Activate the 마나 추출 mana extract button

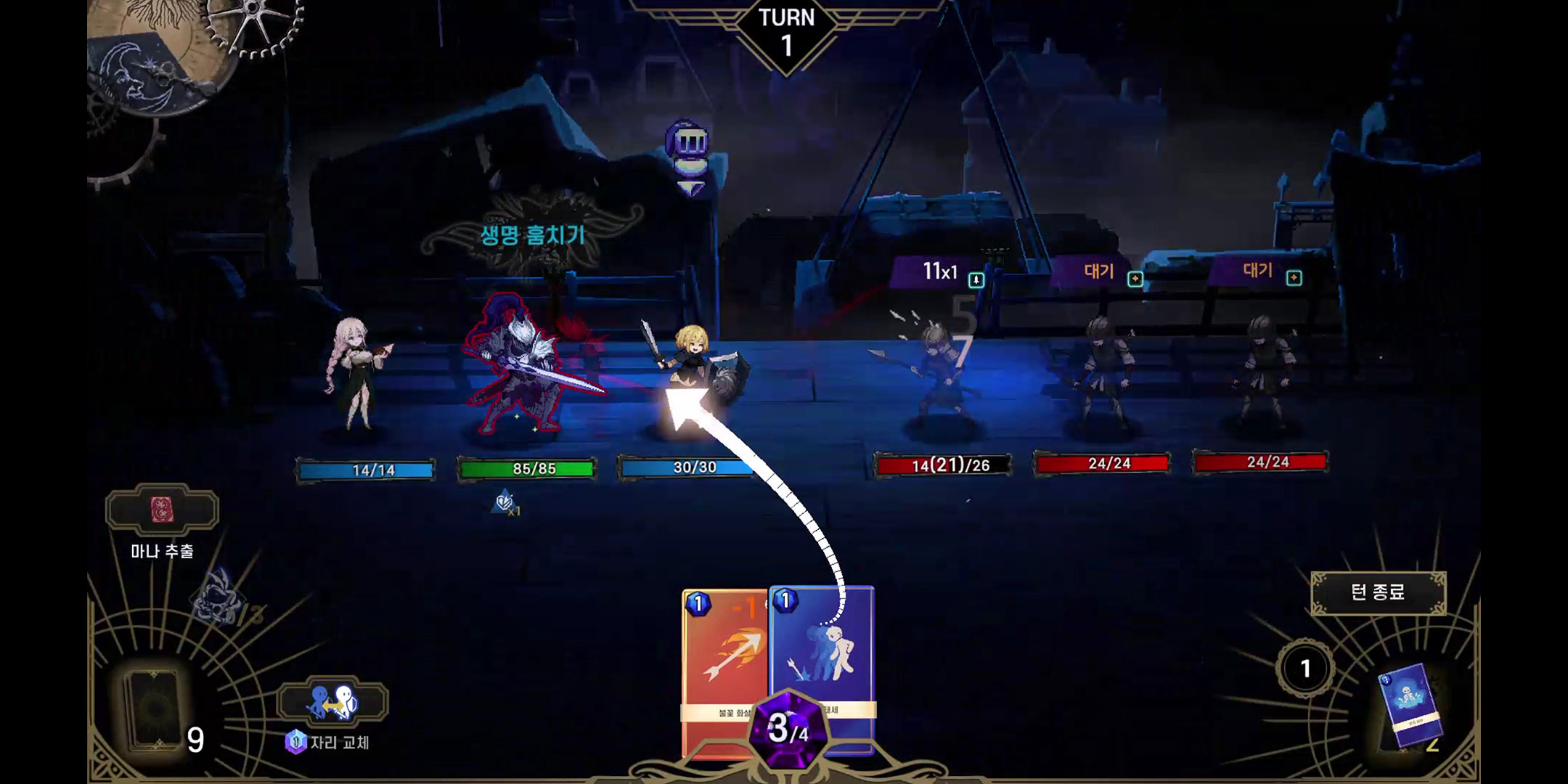[162, 511]
